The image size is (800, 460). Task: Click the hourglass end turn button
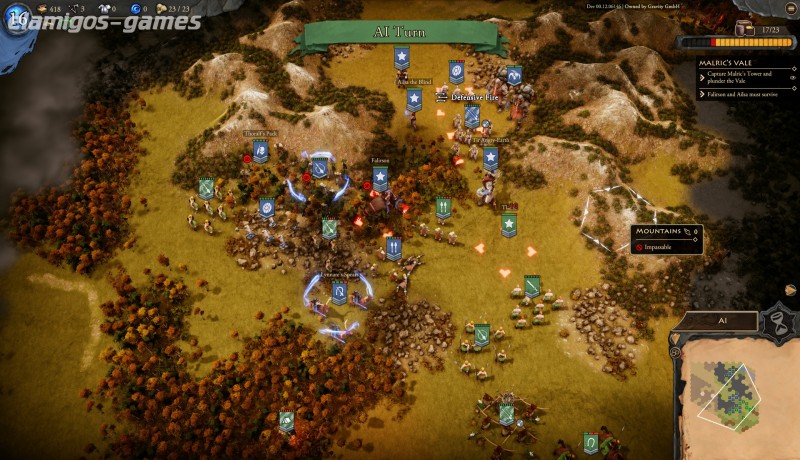click(x=775, y=323)
